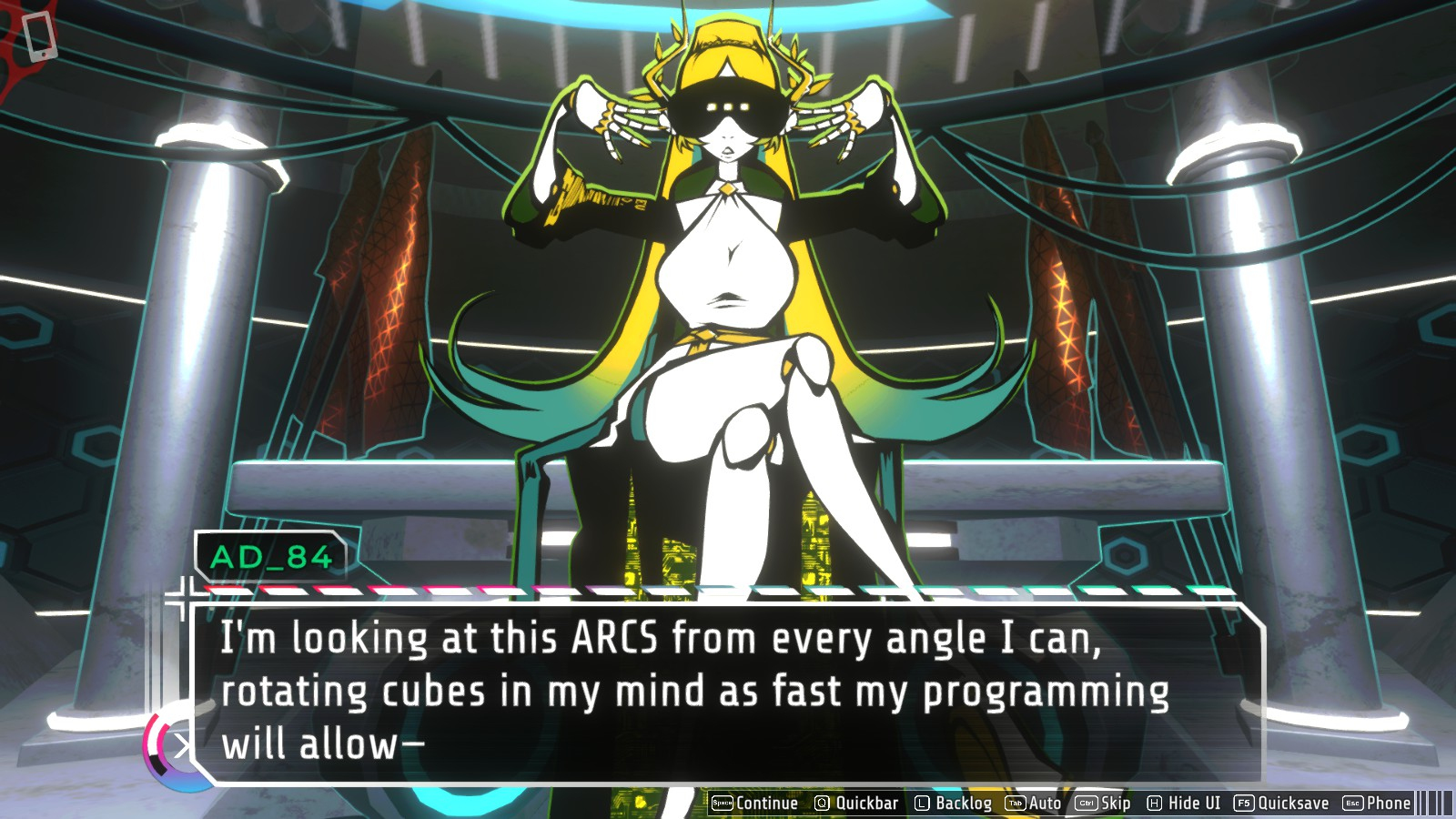Viewport: 1456px width, 819px height.
Task: Click the dialogue text box to advance
Action: (728, 692)
